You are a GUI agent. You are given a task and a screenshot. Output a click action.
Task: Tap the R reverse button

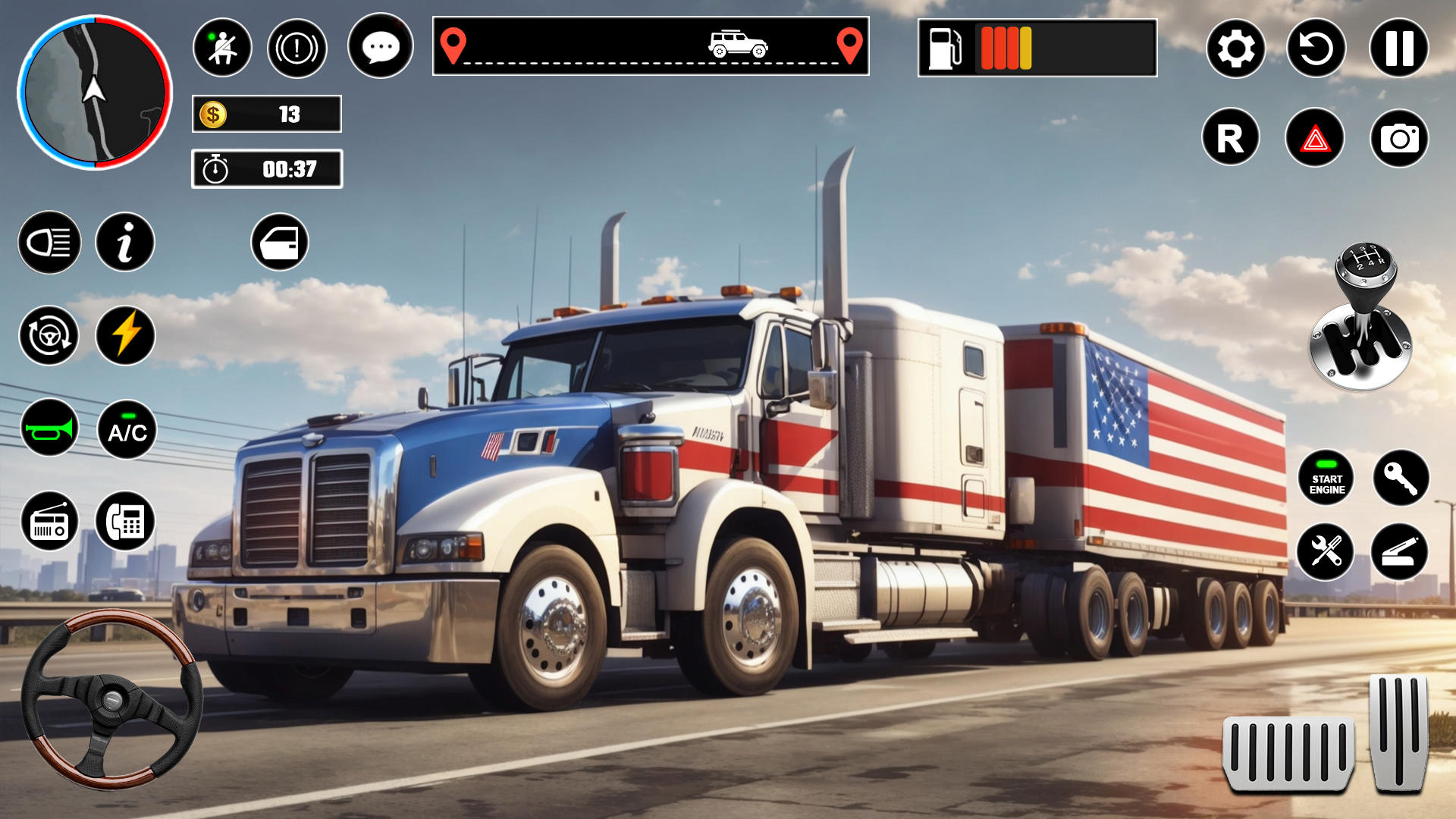[1230, 138]
